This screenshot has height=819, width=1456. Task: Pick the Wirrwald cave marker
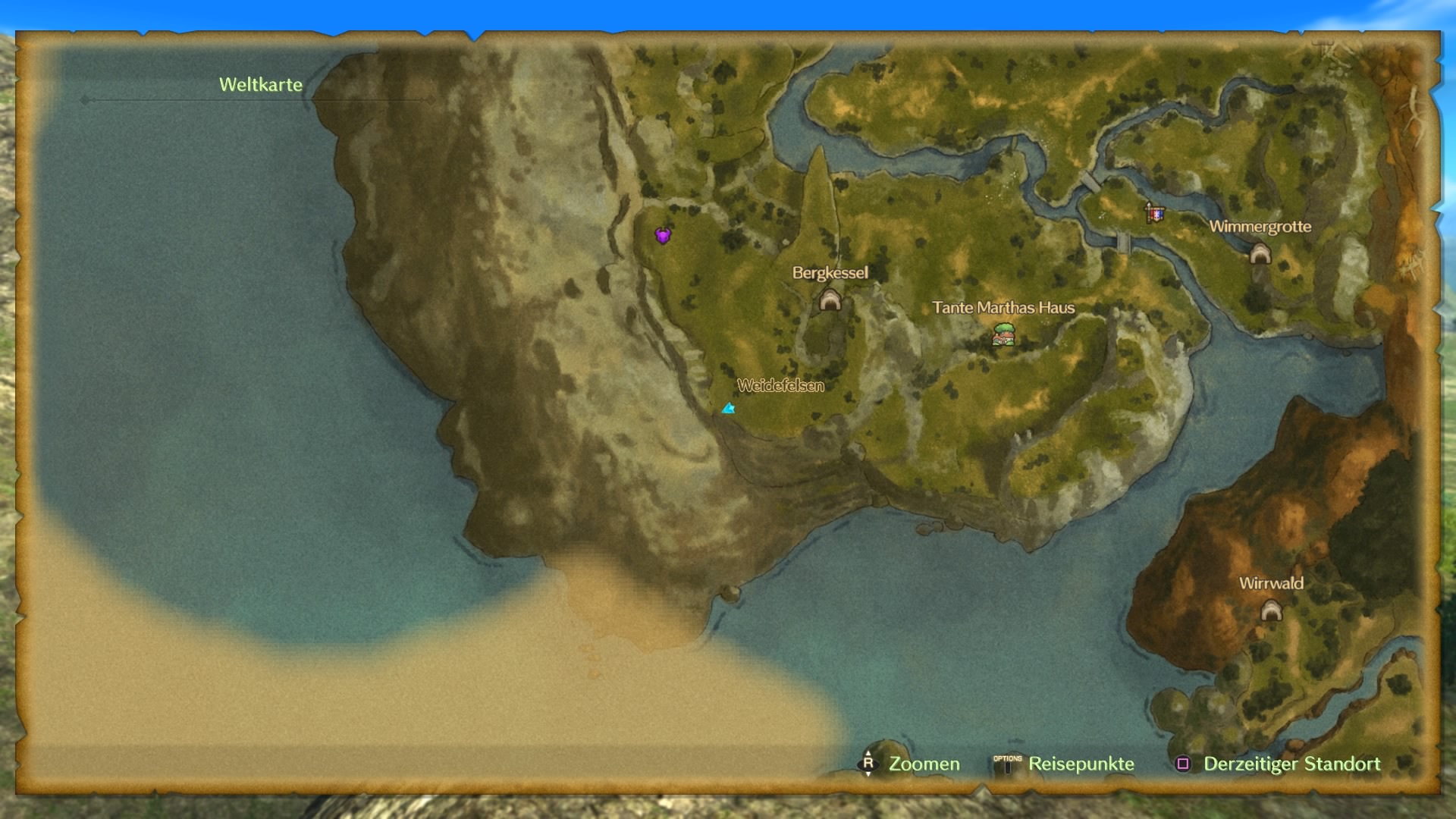pyautogui.click(x=1271, y=610)
